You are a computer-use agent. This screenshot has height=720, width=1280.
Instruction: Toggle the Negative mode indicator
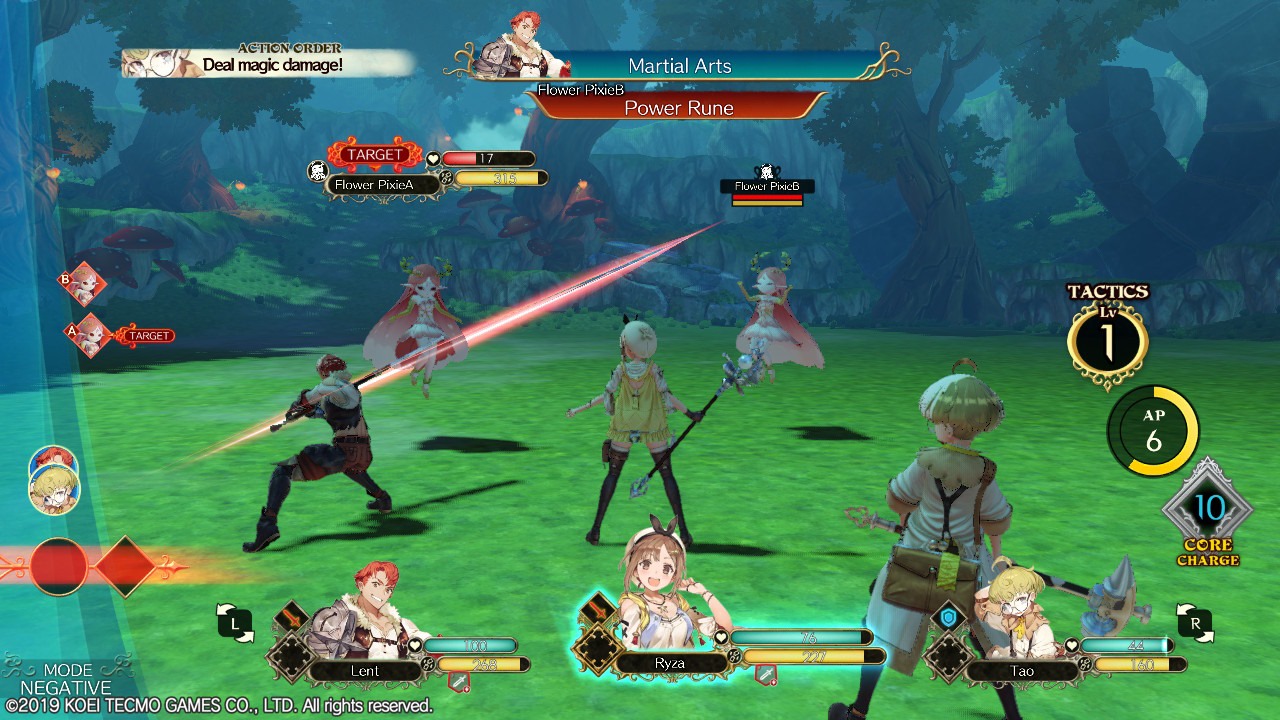click(66, 679)
